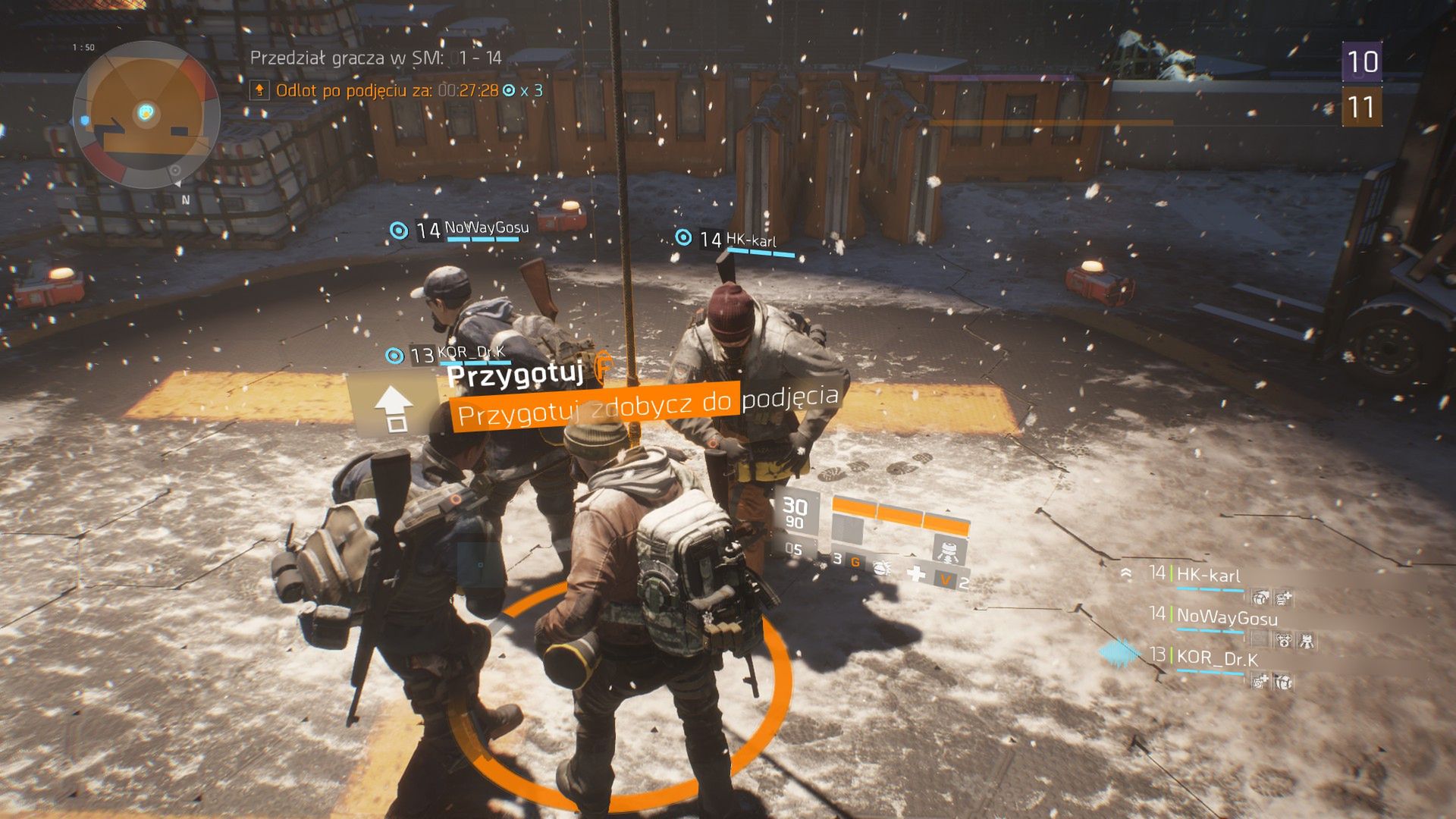Expand the arrow above the orange skill bar

point(948,510)
